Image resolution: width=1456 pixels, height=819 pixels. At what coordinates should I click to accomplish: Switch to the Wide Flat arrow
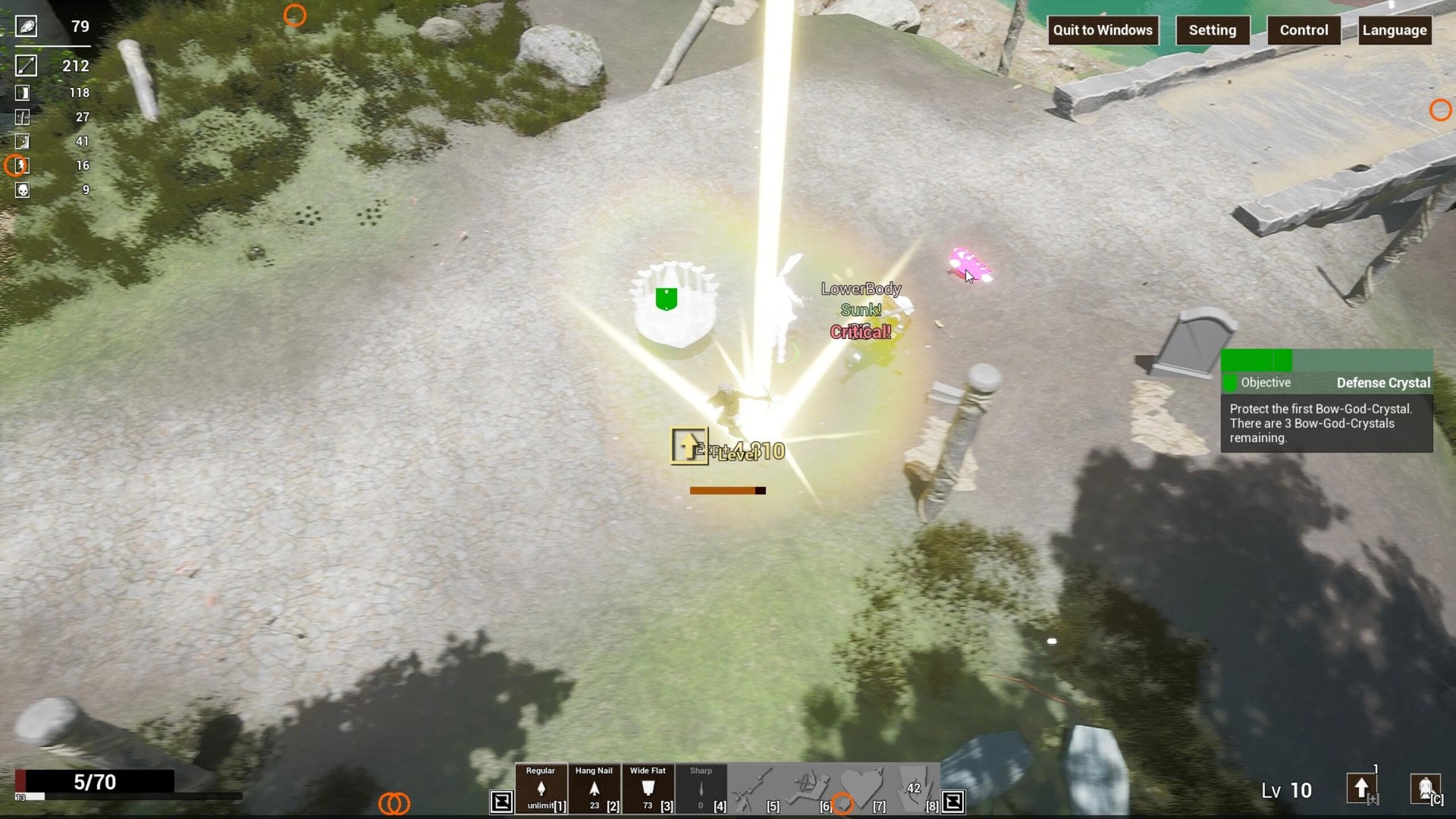click(648, 789)
